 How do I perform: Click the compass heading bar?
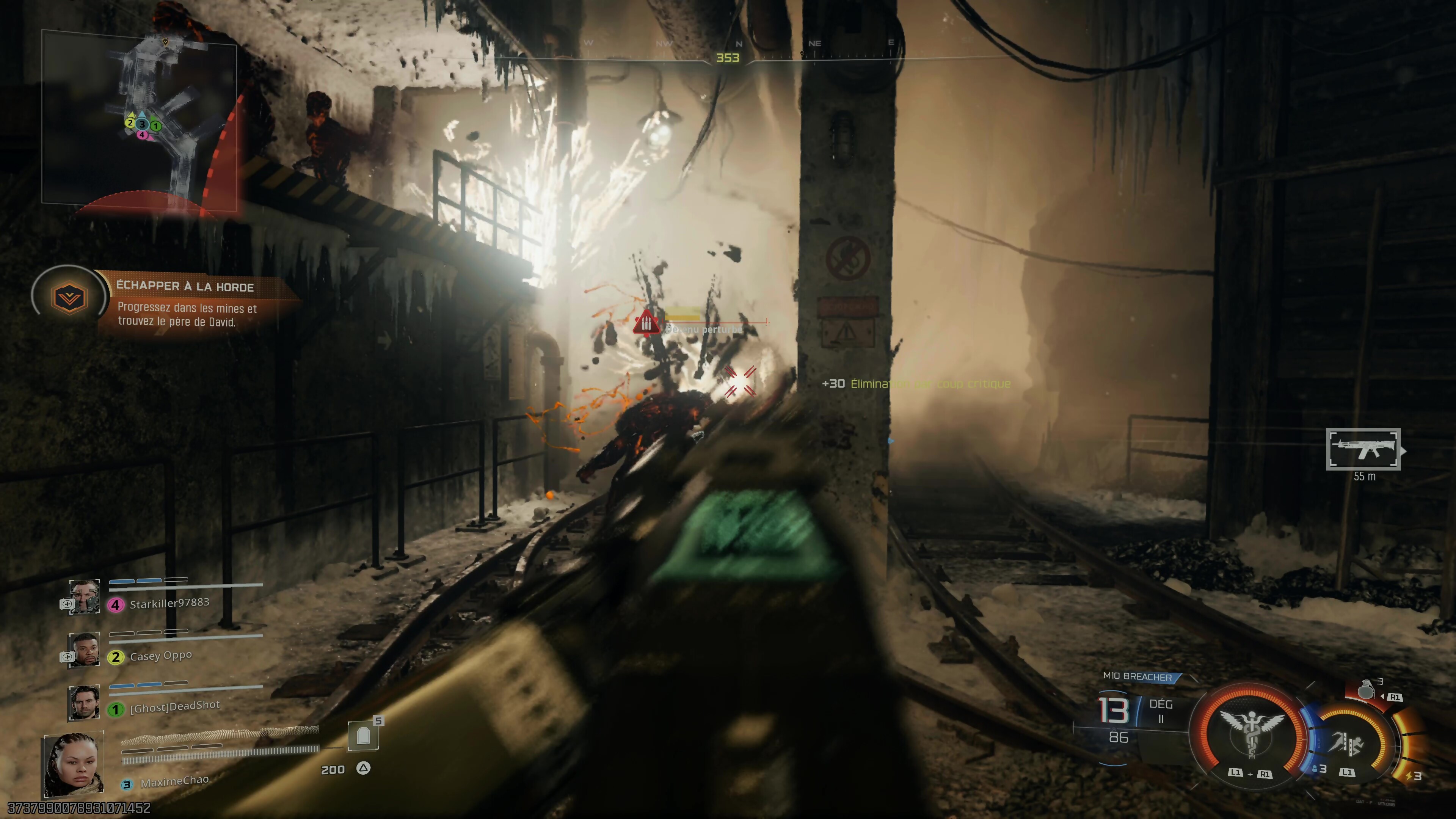pos(728,56)
